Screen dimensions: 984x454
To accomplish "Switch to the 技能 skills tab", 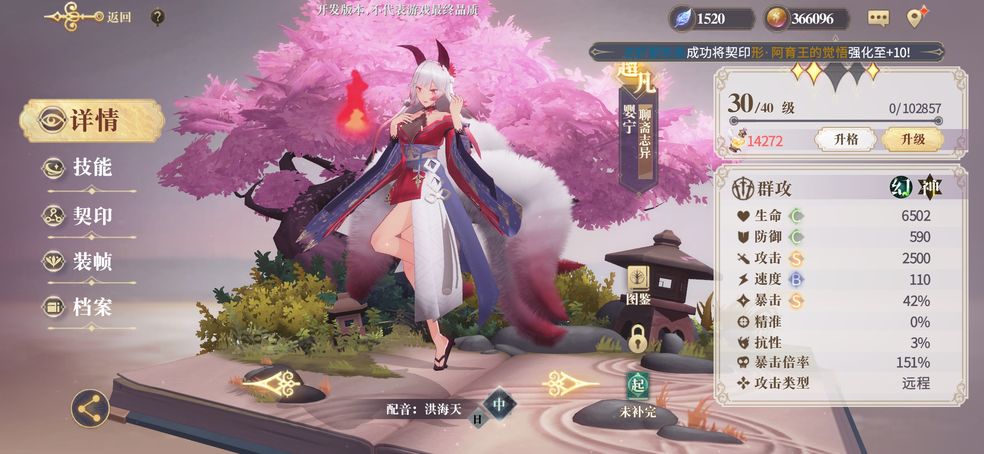I will point(90,168).
